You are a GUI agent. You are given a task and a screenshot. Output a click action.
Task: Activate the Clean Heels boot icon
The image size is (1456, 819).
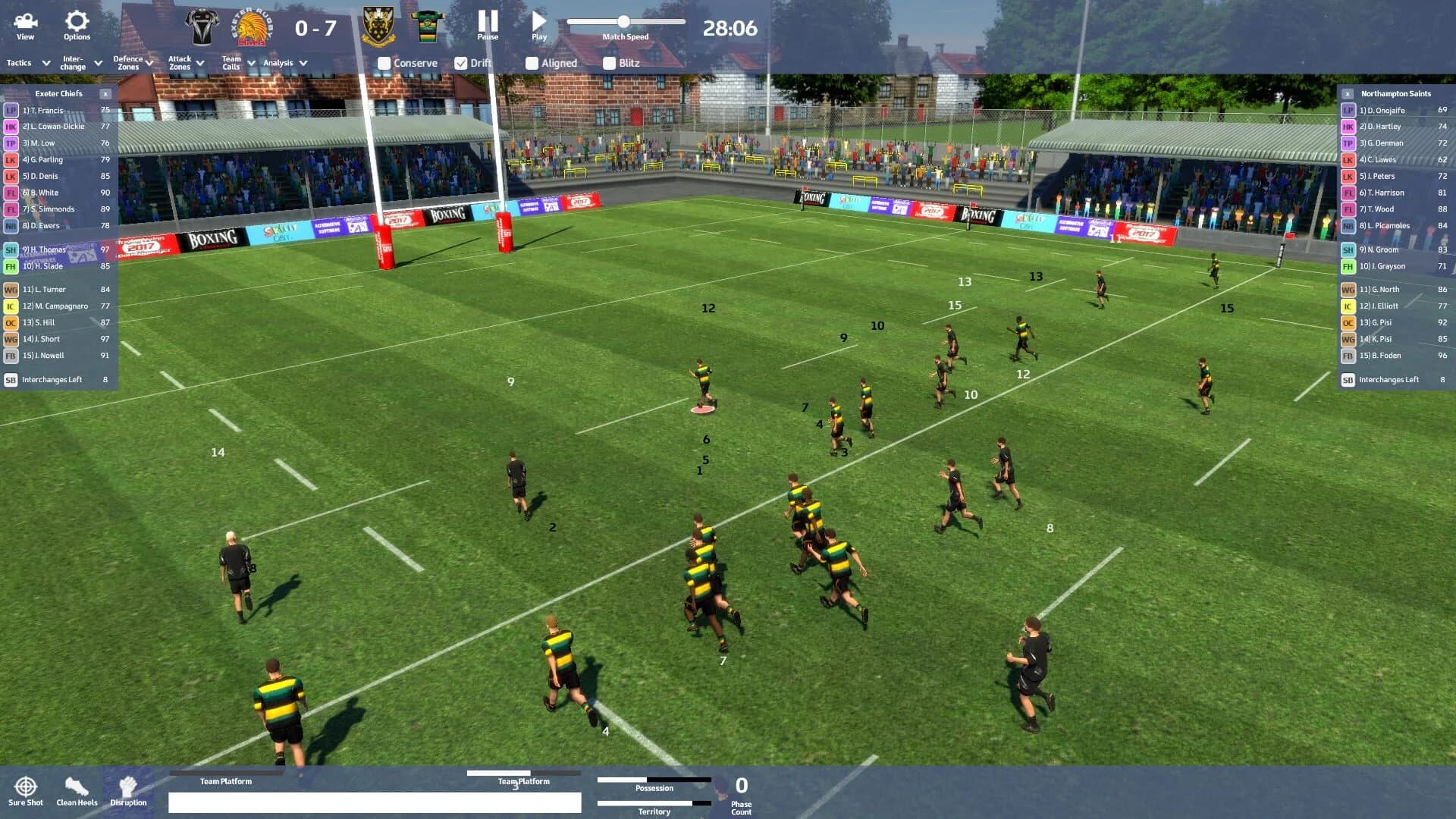(x=76, y=786)
